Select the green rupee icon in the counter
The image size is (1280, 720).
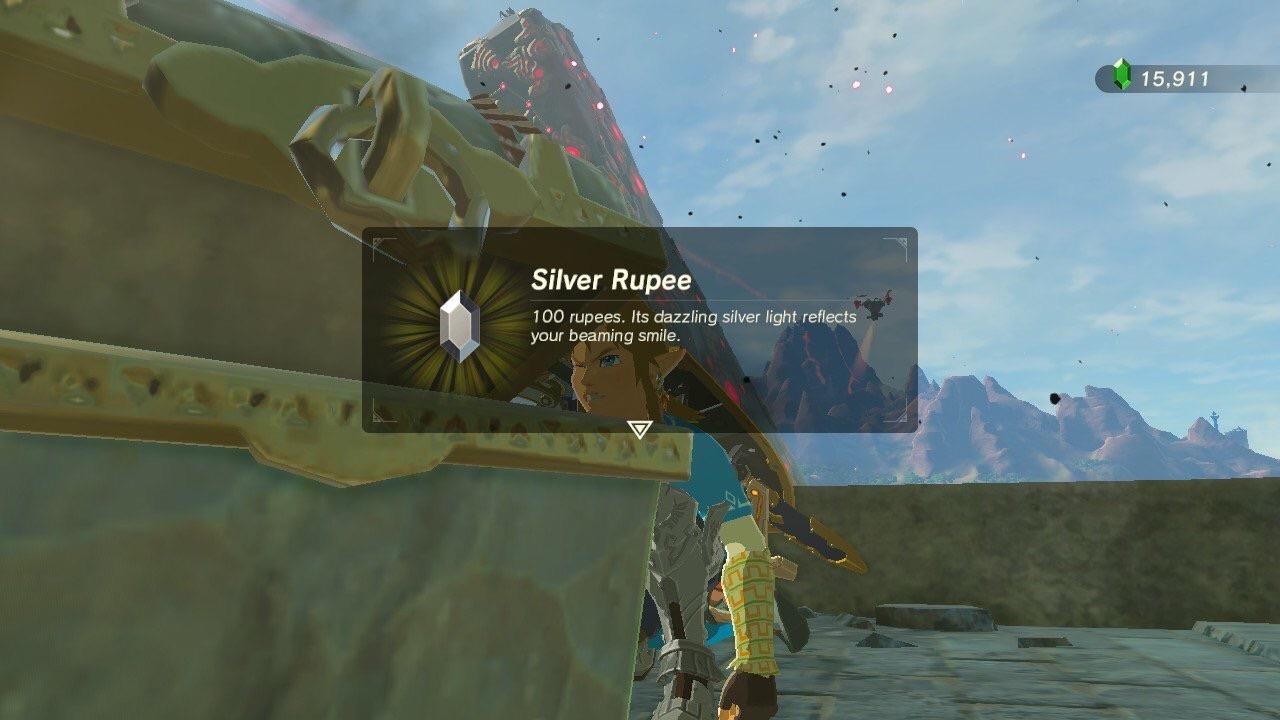click(1120, 72)
